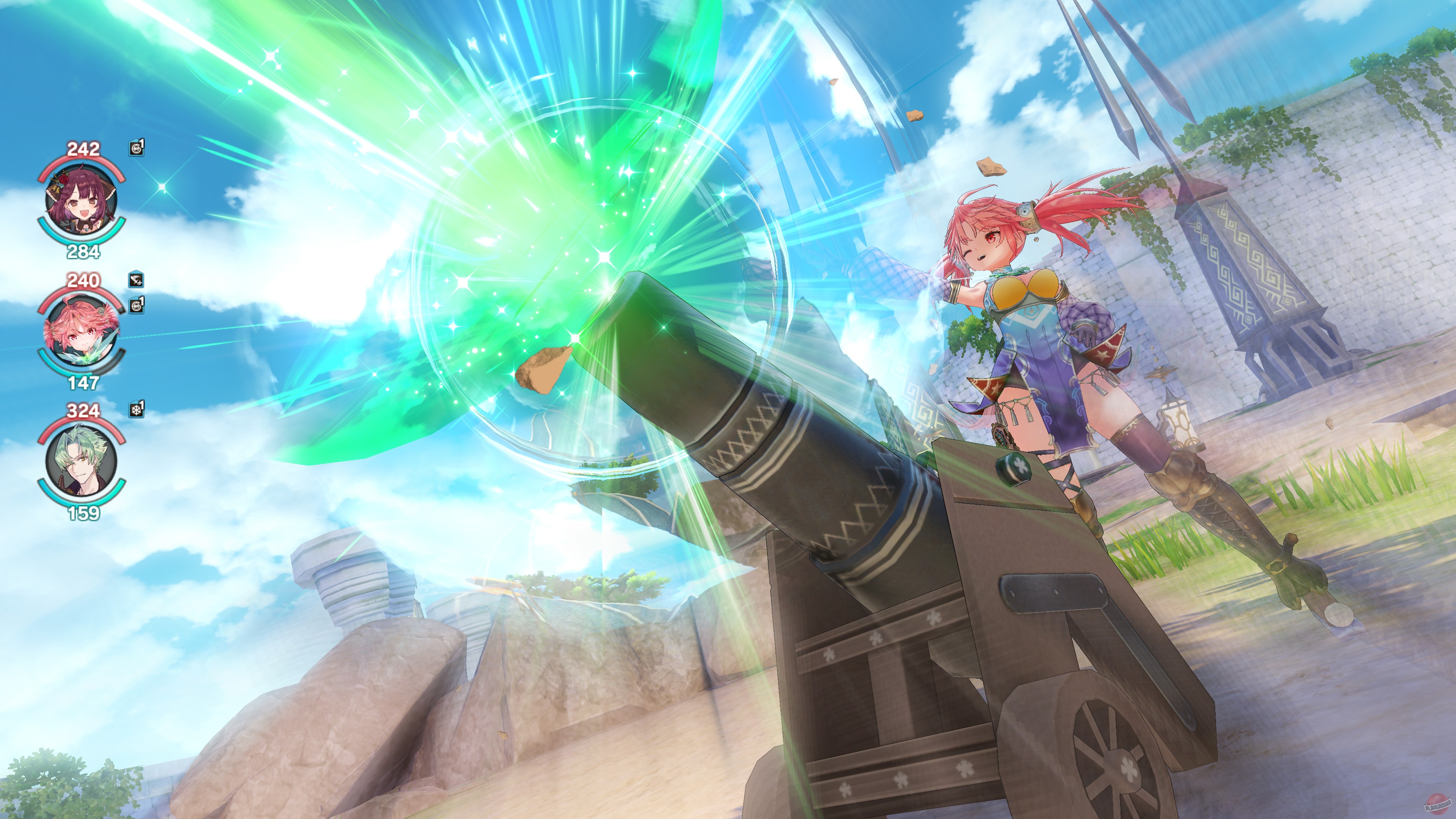Click the MP regen buff icon beside Sophie
Screen dimensions: 1456x819
(x=136, y=148)
